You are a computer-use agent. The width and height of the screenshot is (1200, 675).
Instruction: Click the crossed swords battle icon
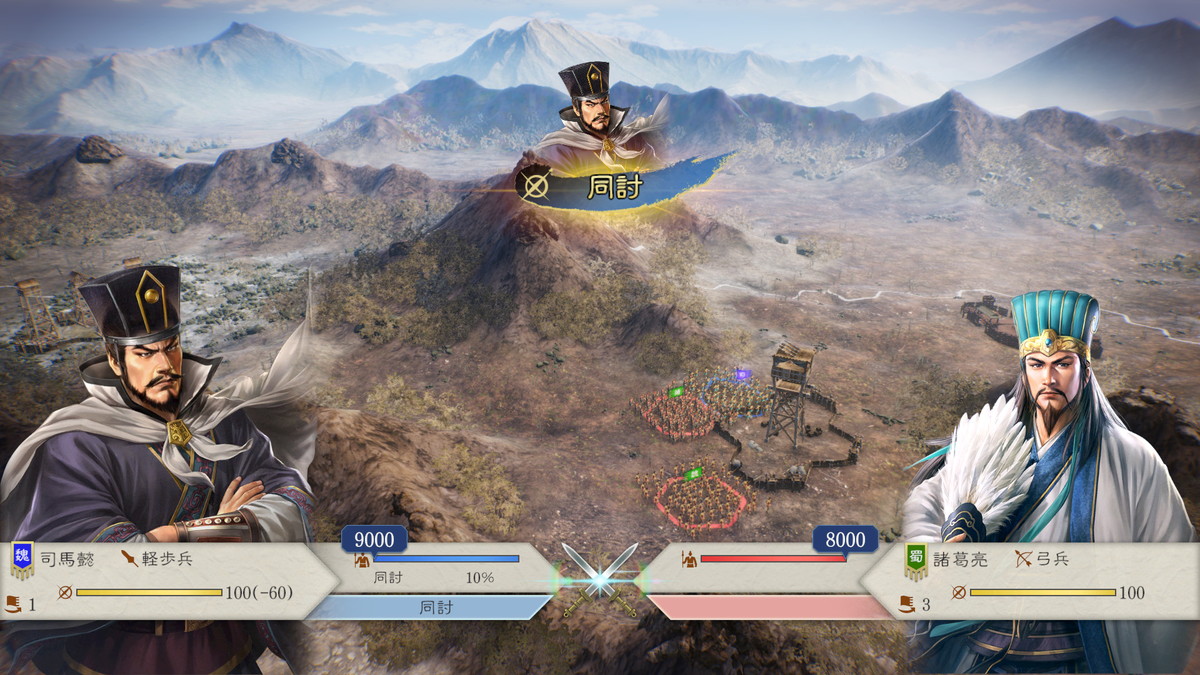600,578
